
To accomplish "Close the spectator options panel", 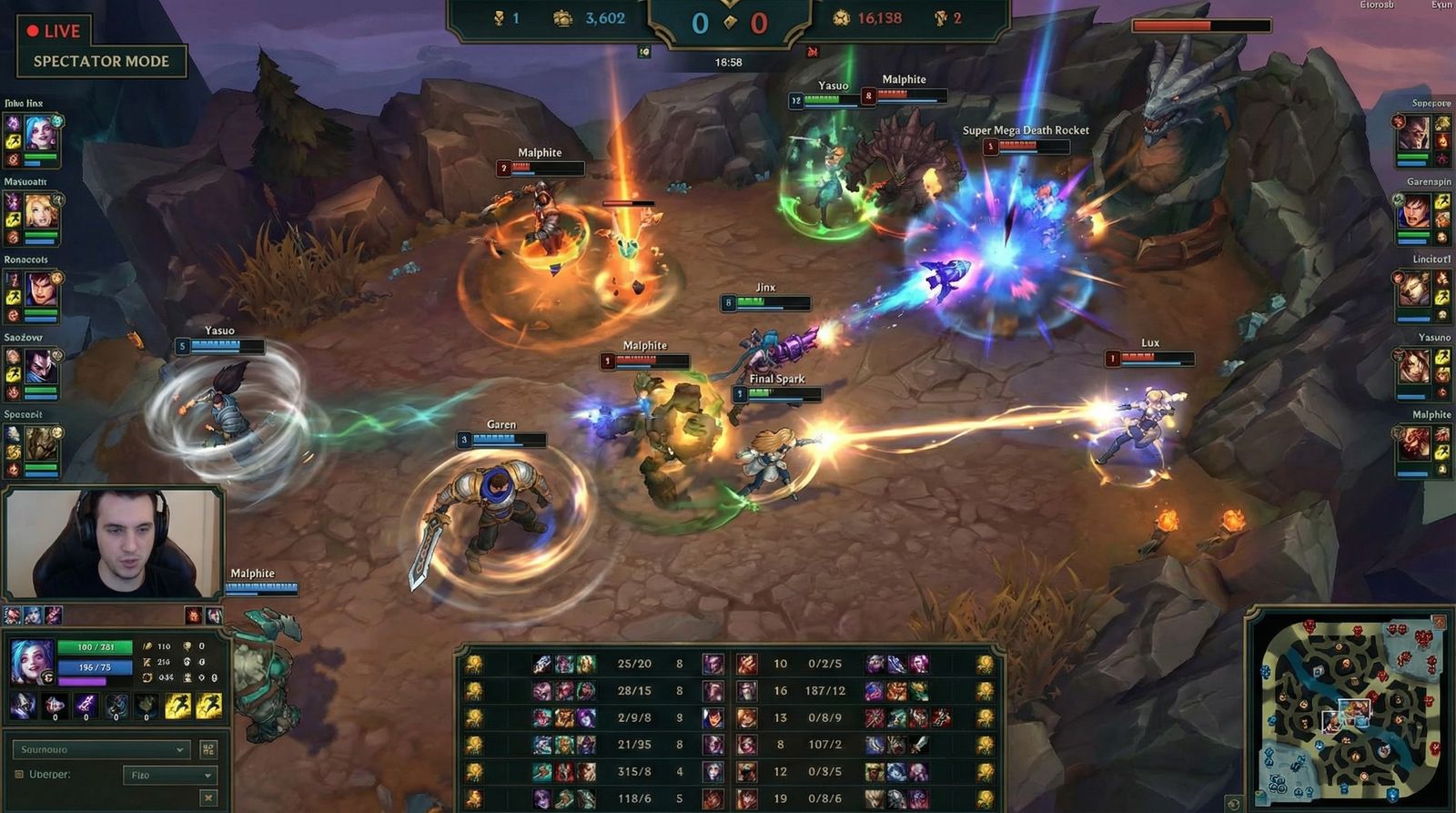I will [208, 798].
